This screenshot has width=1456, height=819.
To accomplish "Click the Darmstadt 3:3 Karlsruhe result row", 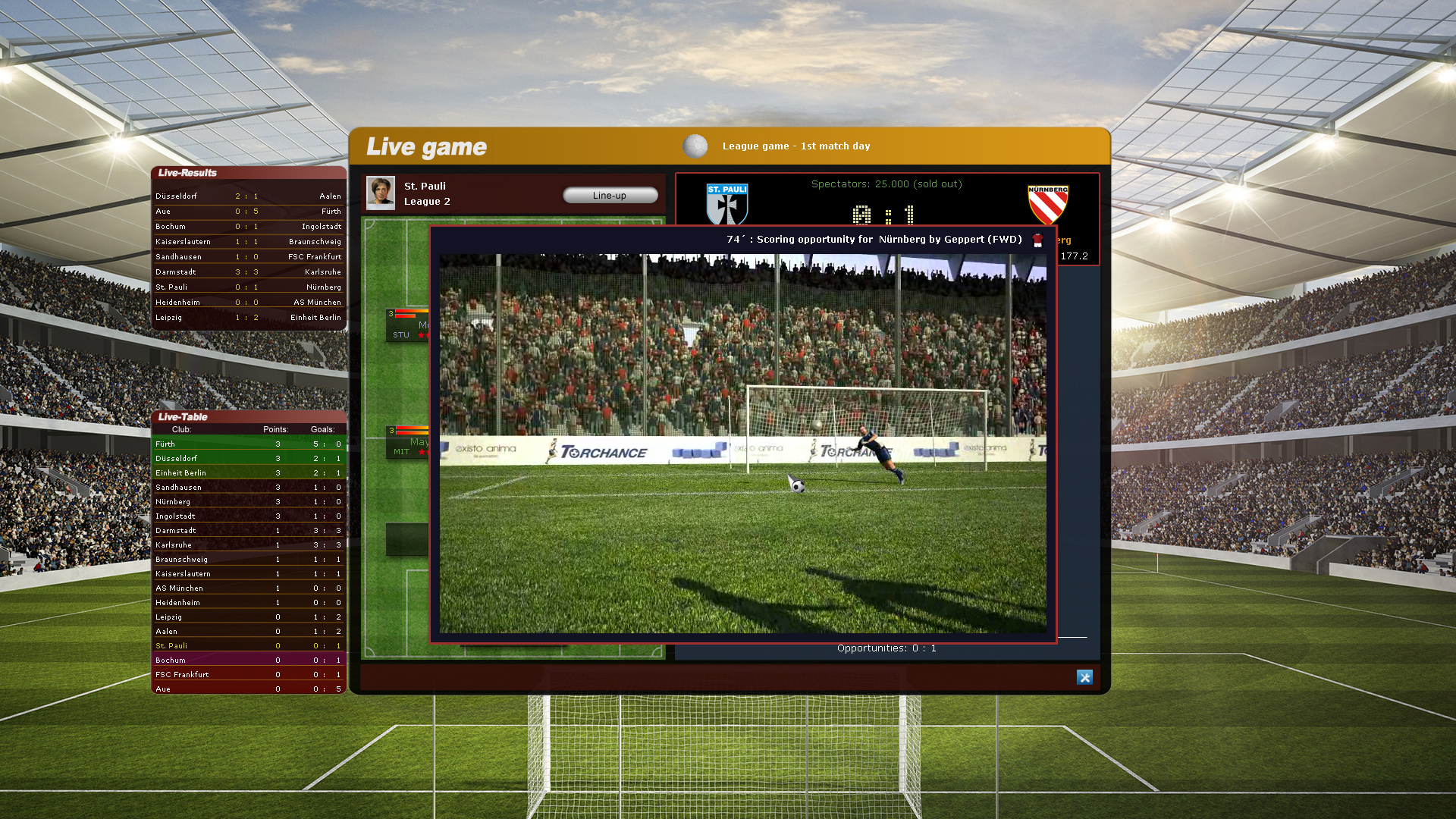I will [248, 271].
